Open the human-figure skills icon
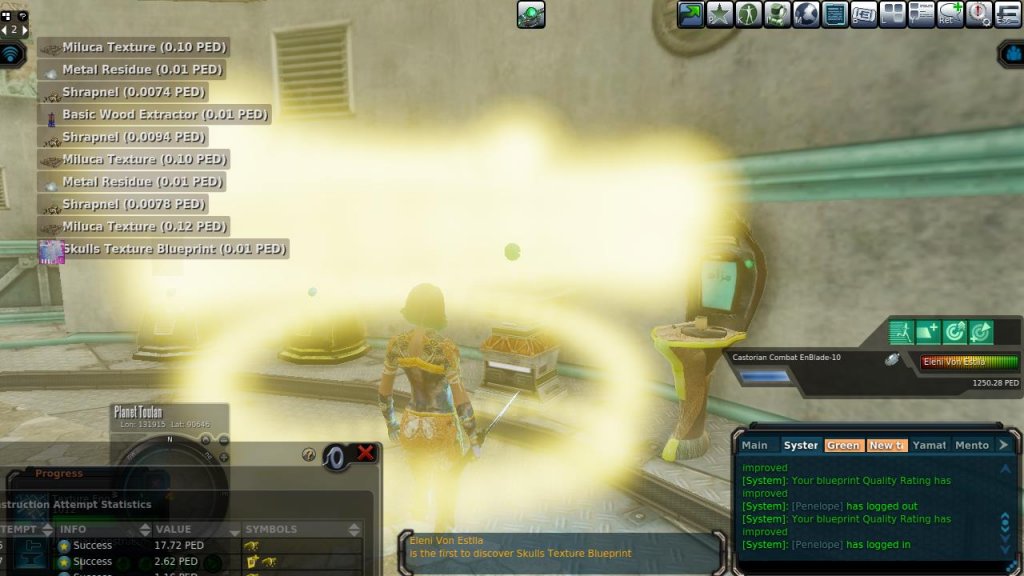The width and height of the screenshot is (1024, 576). (x=749, y=14)
